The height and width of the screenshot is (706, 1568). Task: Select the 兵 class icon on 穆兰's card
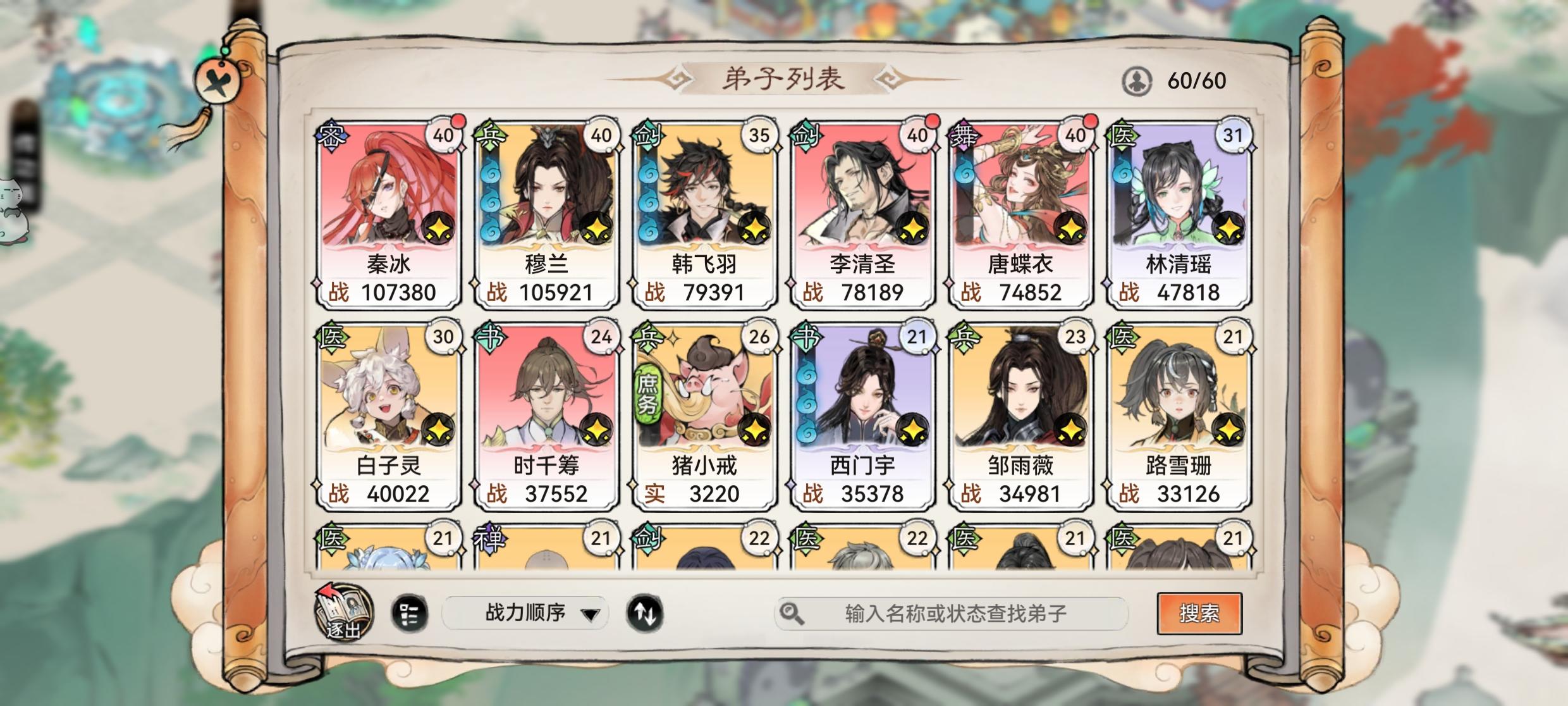490,135
